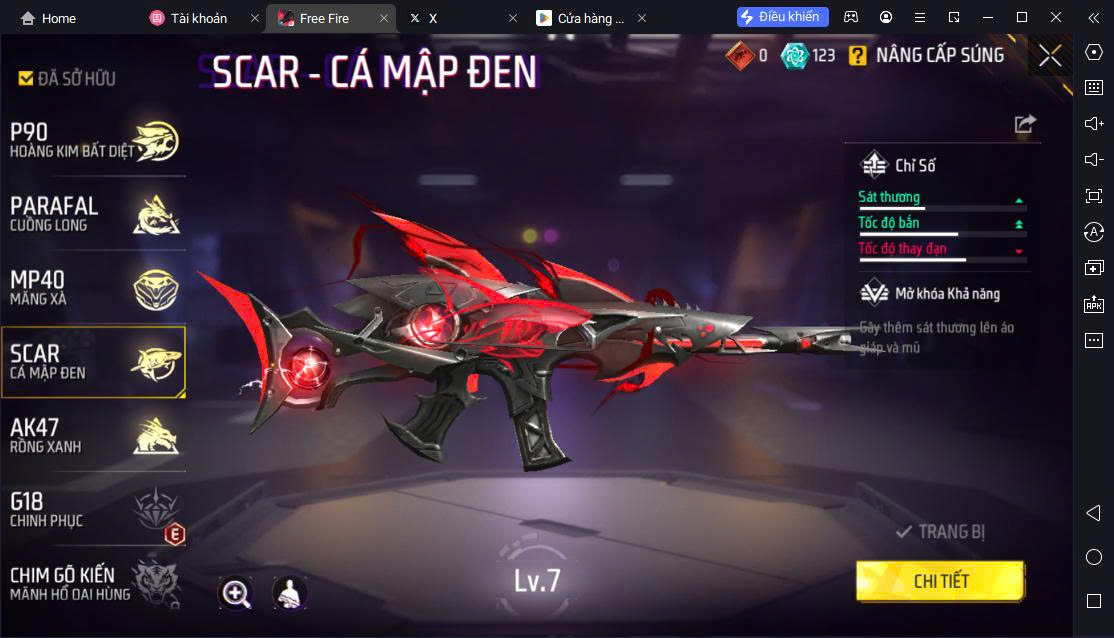Pick the AK47 Rồng Xanh skin
Image resolution: width=1114 pixels, height=638 pixels.
(93, 435)
